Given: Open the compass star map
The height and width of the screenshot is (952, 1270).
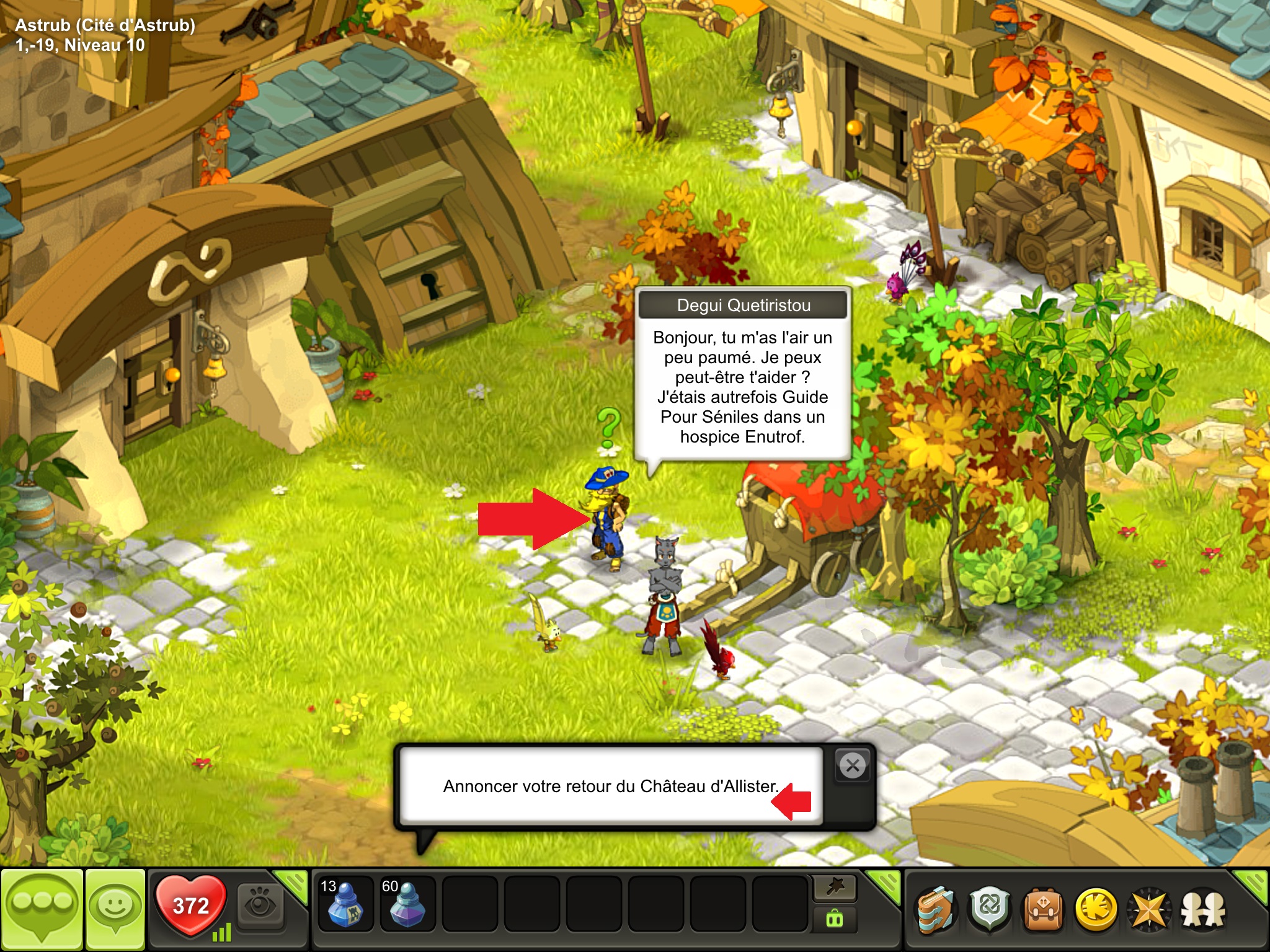Looking at the screenshot, I should [x=1149, y=910].
